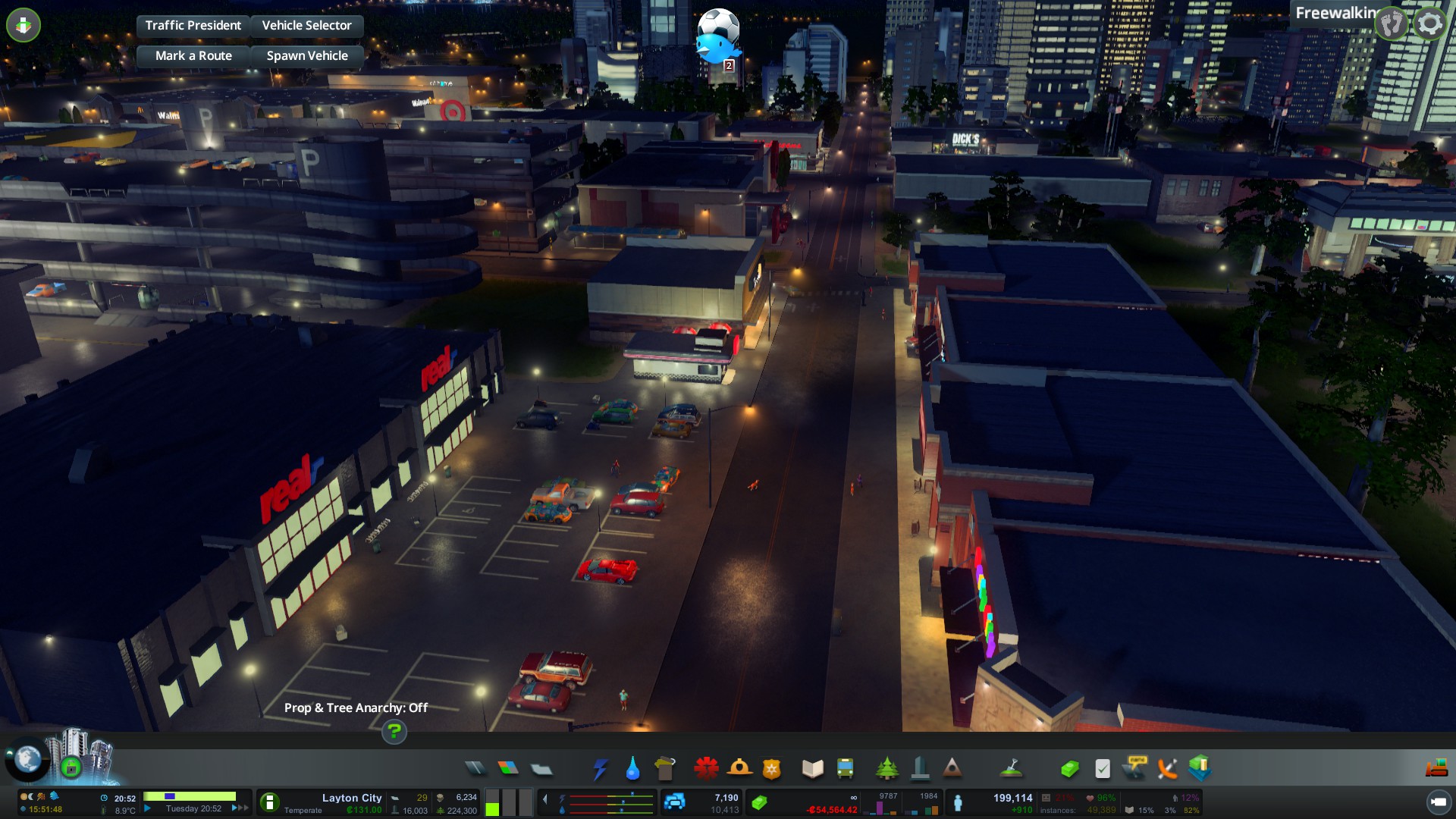
Task: Choose Mark a Route
Action: (193, 56)
